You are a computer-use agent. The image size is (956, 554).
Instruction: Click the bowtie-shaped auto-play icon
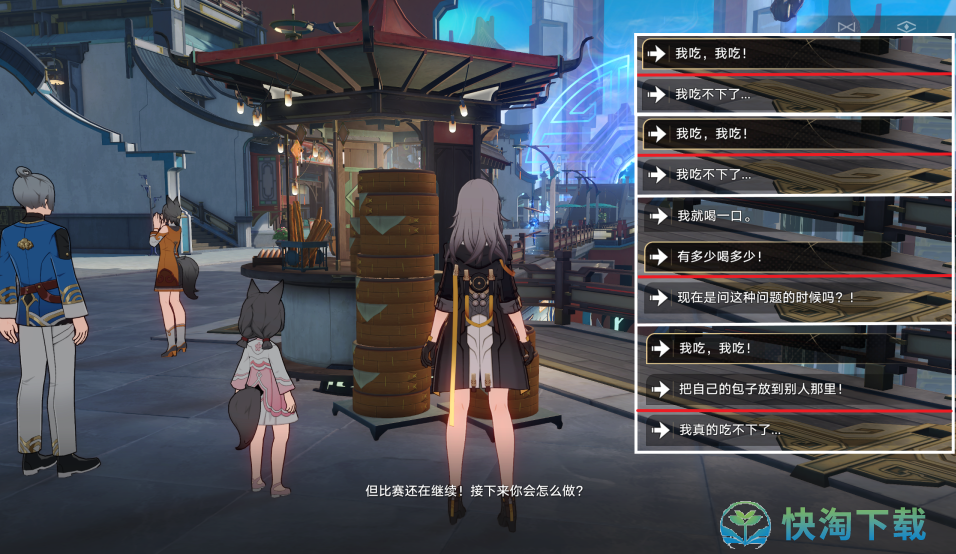click(x=847, y=26)
